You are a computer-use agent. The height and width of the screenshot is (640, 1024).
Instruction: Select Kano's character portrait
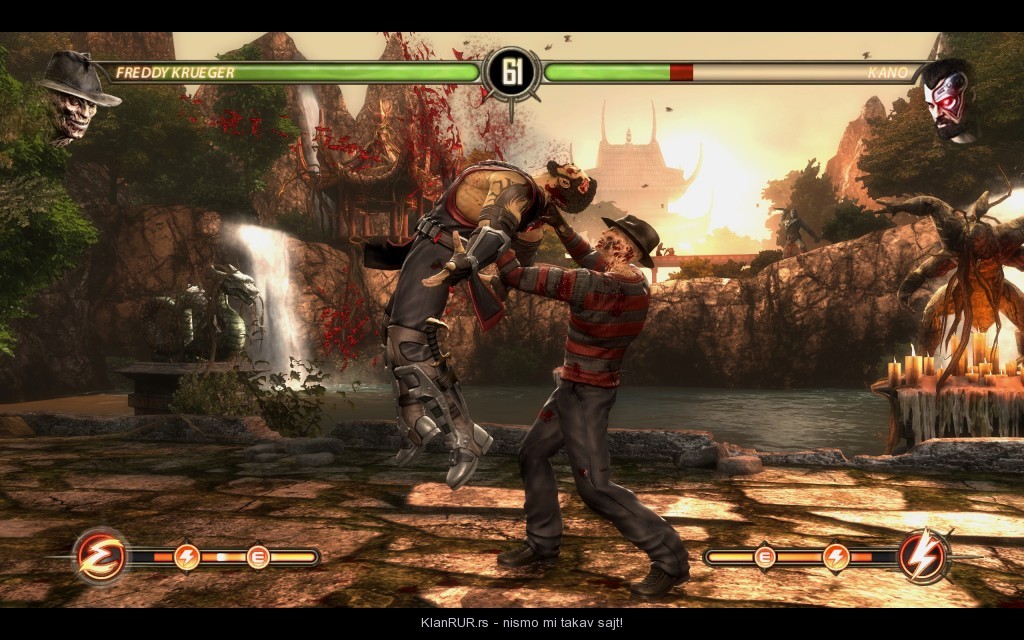click(949, 99)
